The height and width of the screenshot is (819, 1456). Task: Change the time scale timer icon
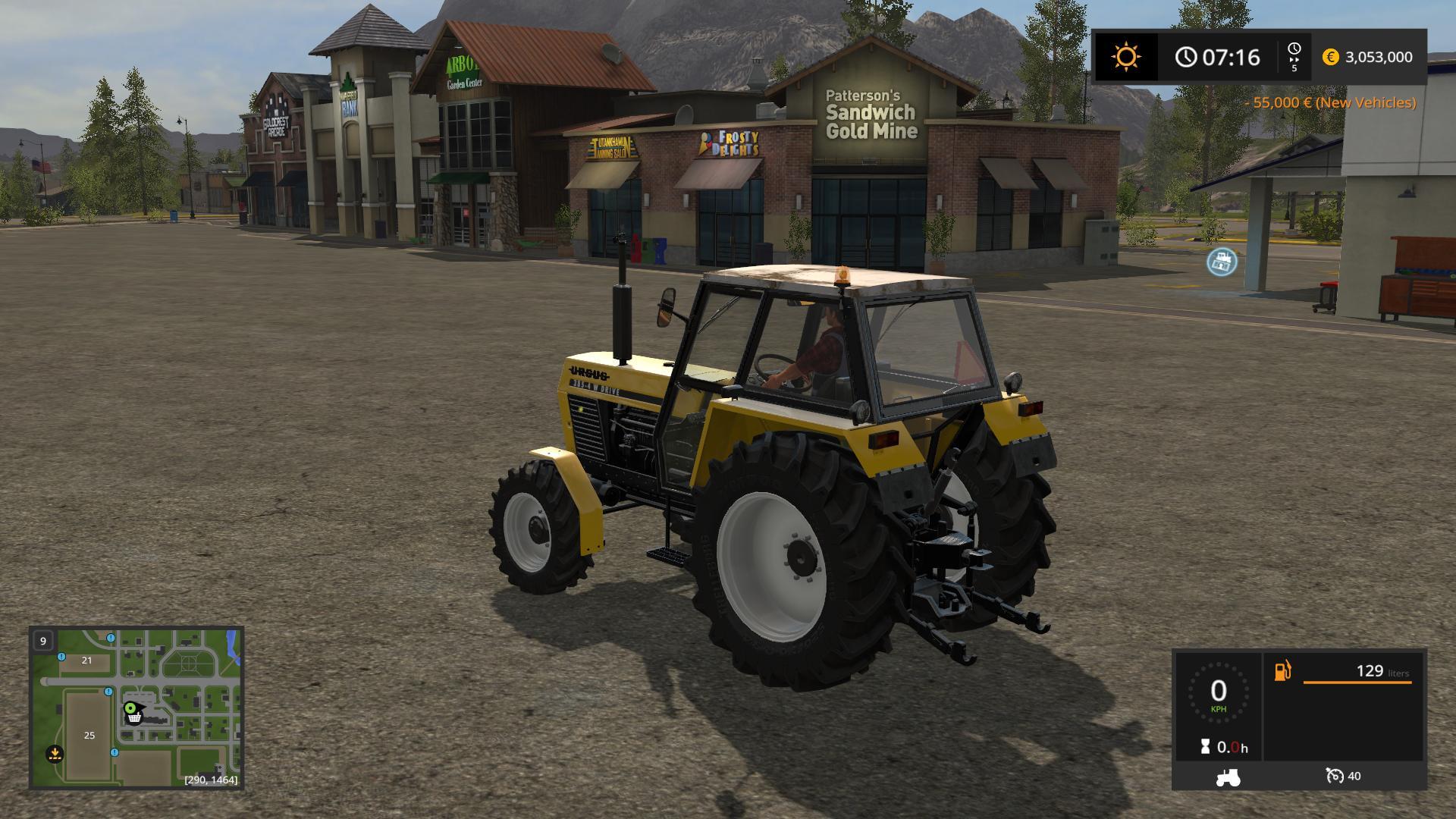[x=1294, y=56]
